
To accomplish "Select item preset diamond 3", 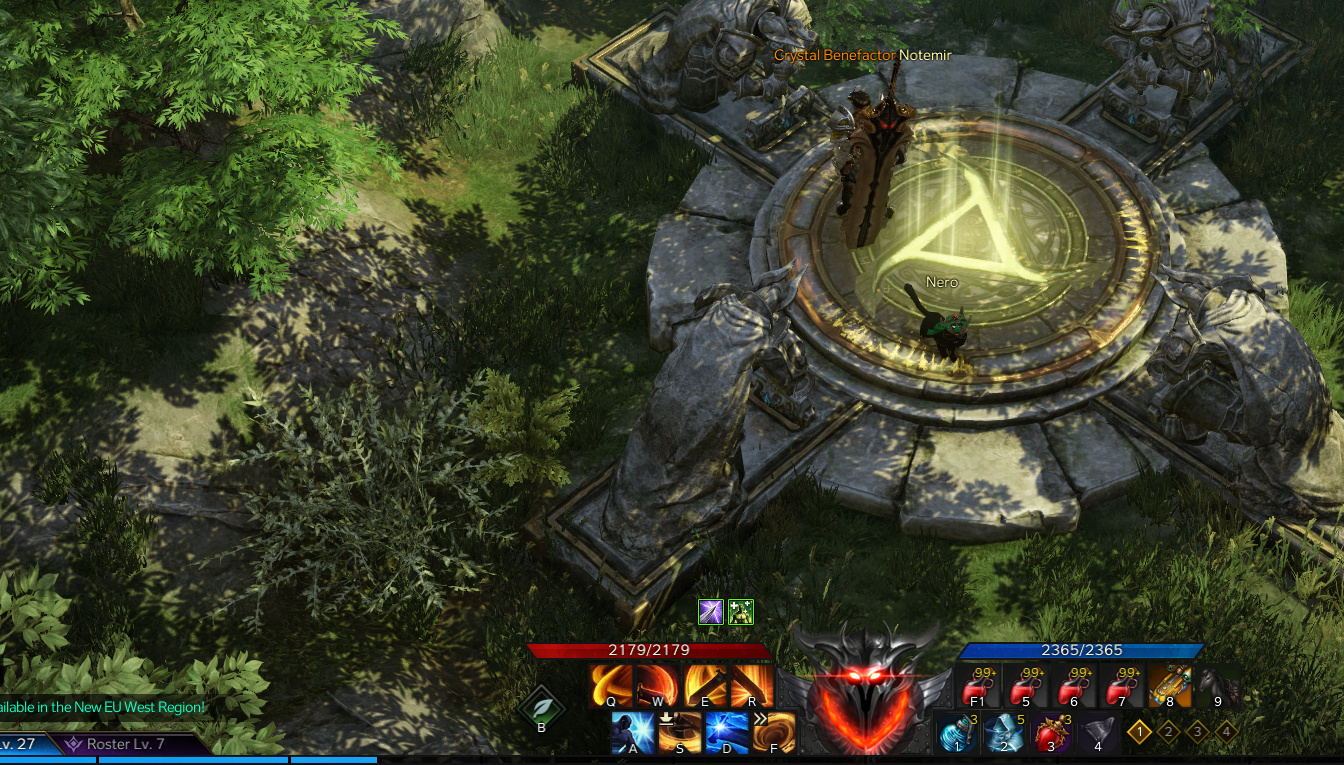I will click(x=1197, y=732).
